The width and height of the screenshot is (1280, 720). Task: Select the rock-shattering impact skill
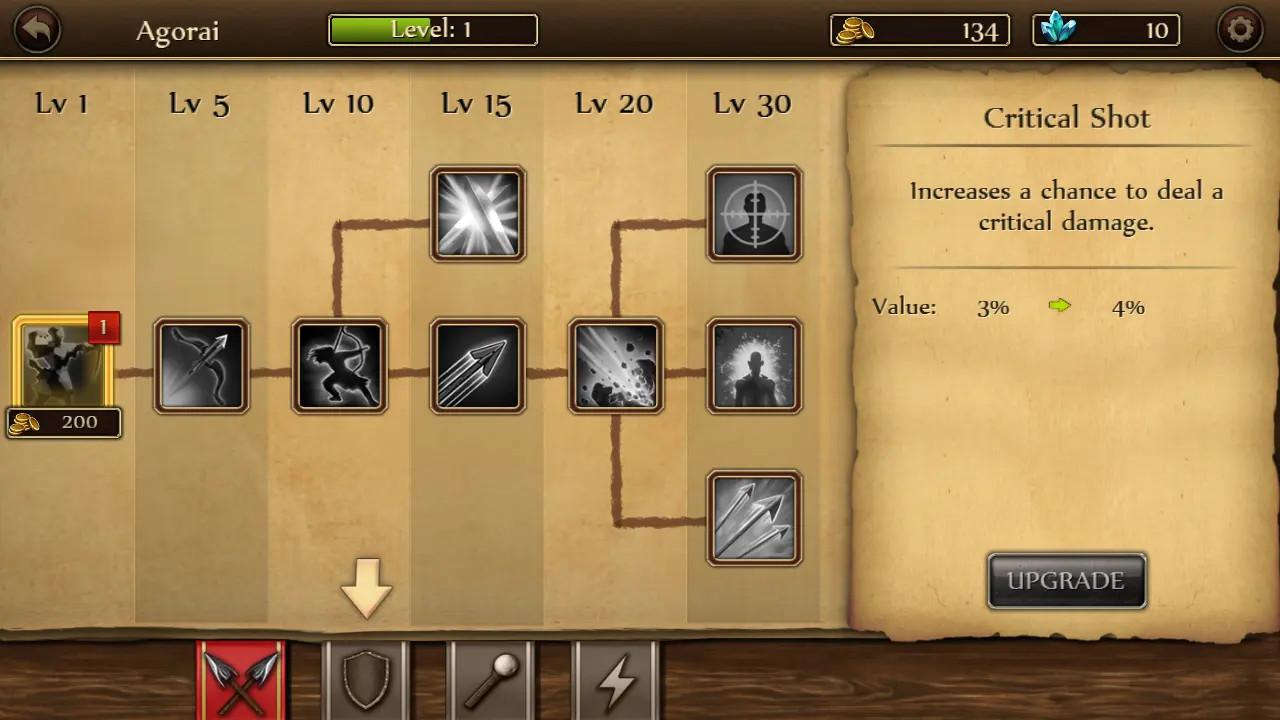615,366
